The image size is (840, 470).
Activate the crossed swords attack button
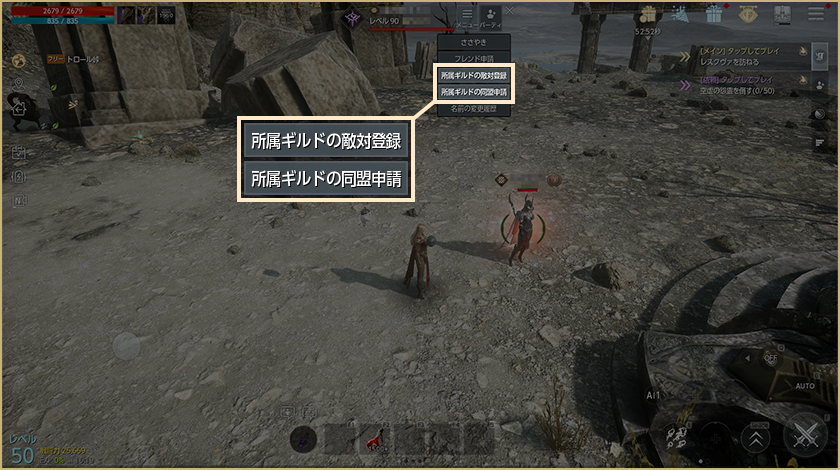(x=804, y=434)
